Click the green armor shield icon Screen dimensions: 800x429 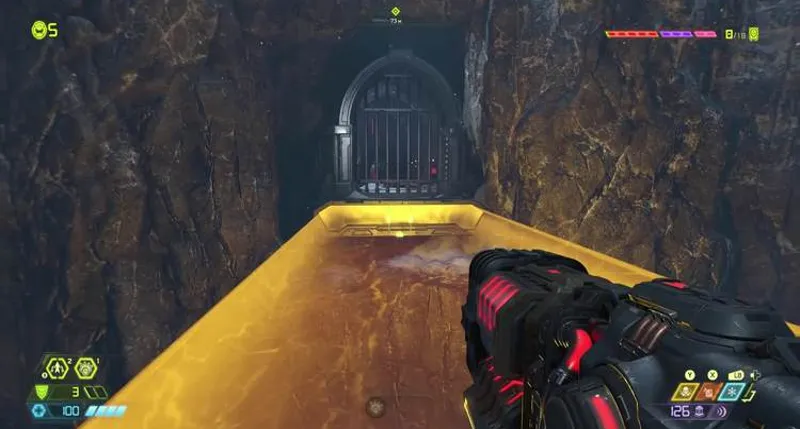tap(41, 392)
